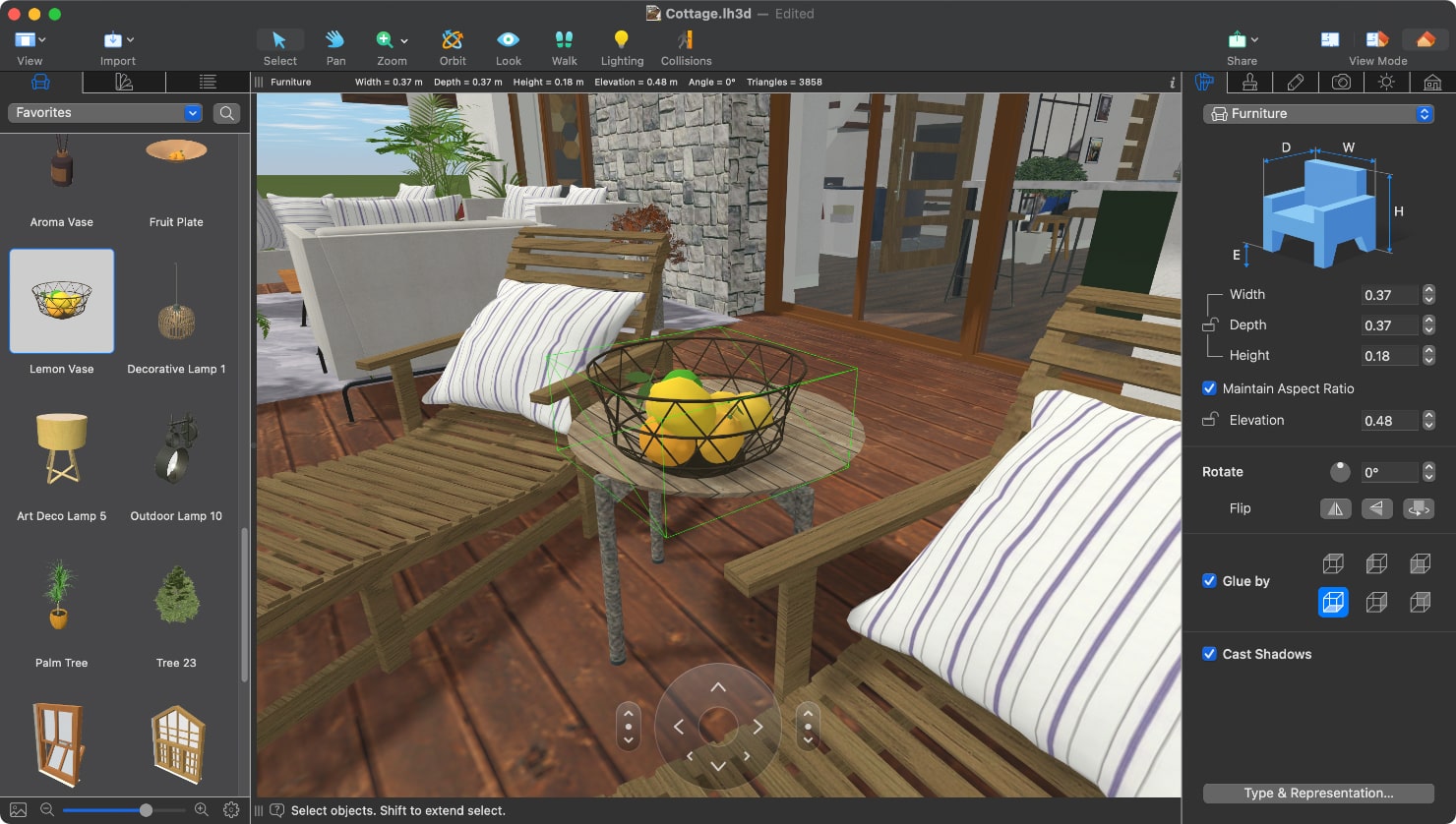
Task: Open the Building house panel tab
Action: pyautogui.click(x=1431, y=82)
